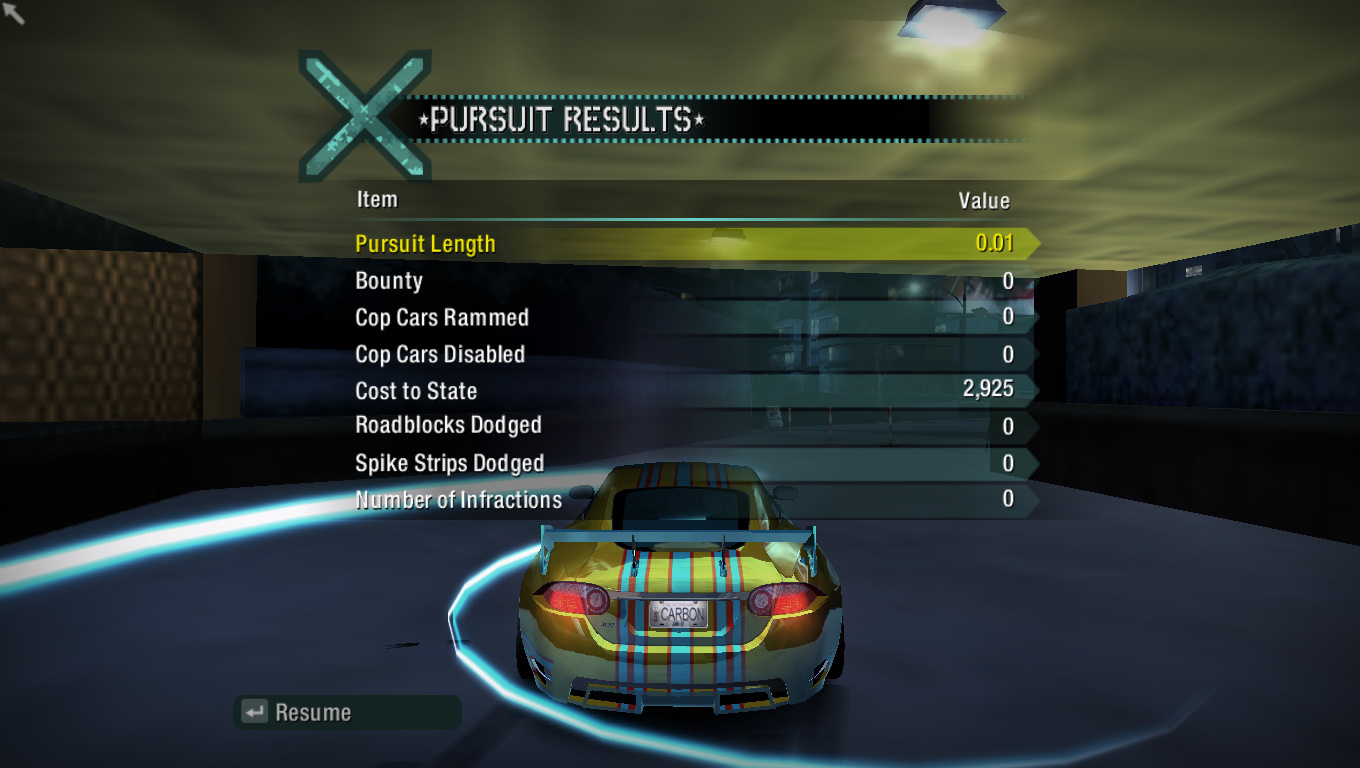This screenshot has width=1360, height=768.
Task: Select the Spike Strips Dodged row
Action: point(690,464)
